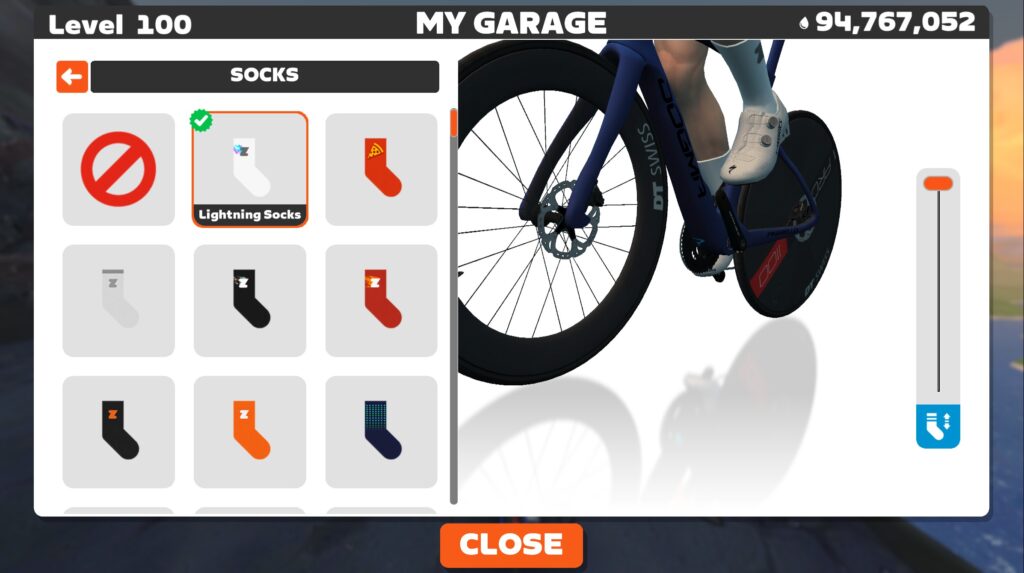
Task: Select the light gray socks
Action: (x=118, y=300)
